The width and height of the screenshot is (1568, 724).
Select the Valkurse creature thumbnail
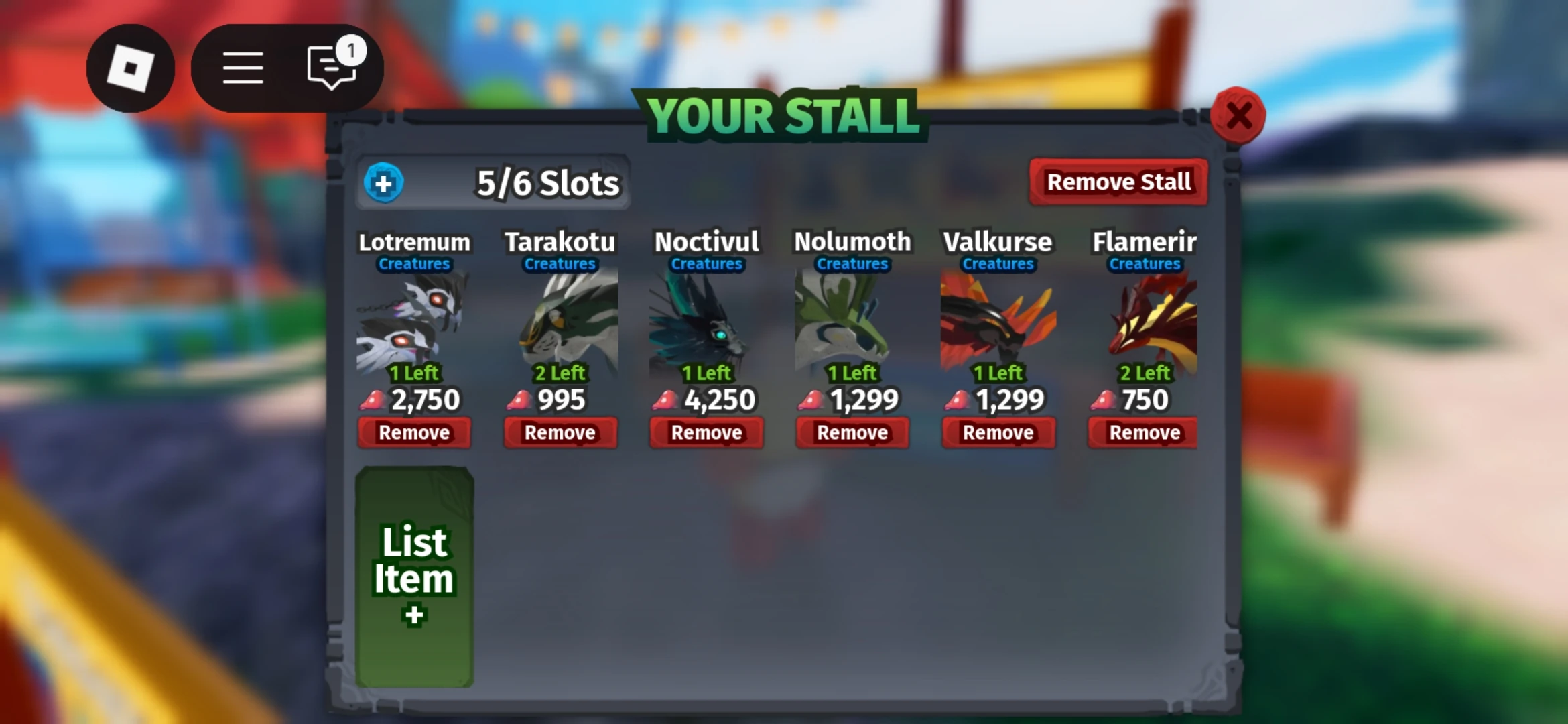[998, 322]
